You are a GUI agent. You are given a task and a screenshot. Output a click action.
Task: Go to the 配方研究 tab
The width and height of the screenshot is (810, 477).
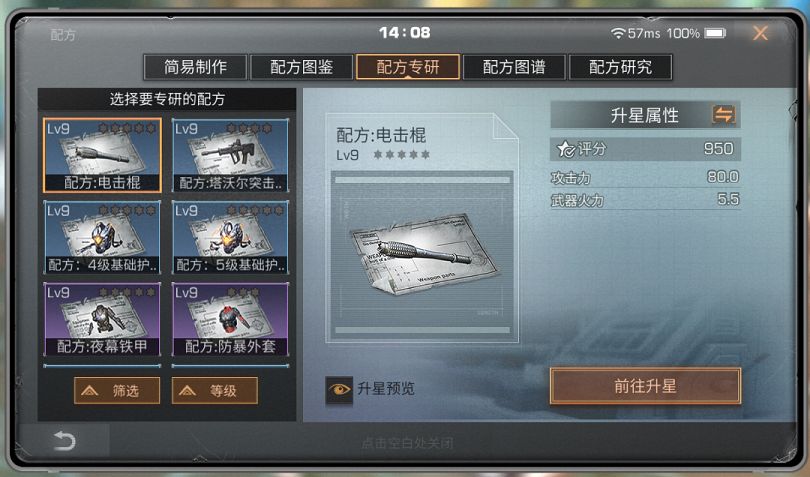[620, 67]
